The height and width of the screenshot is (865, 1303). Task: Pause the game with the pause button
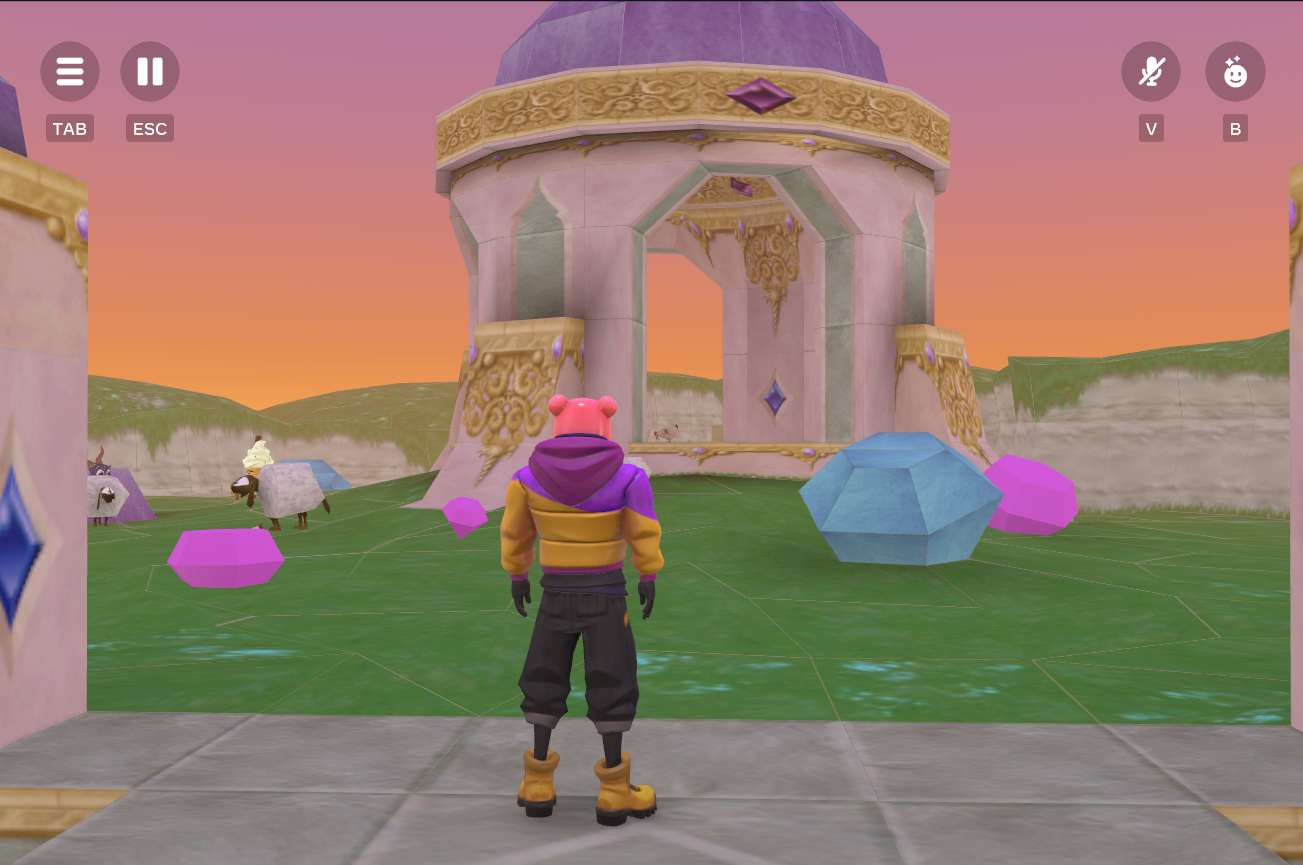click(x=150, y=72)
